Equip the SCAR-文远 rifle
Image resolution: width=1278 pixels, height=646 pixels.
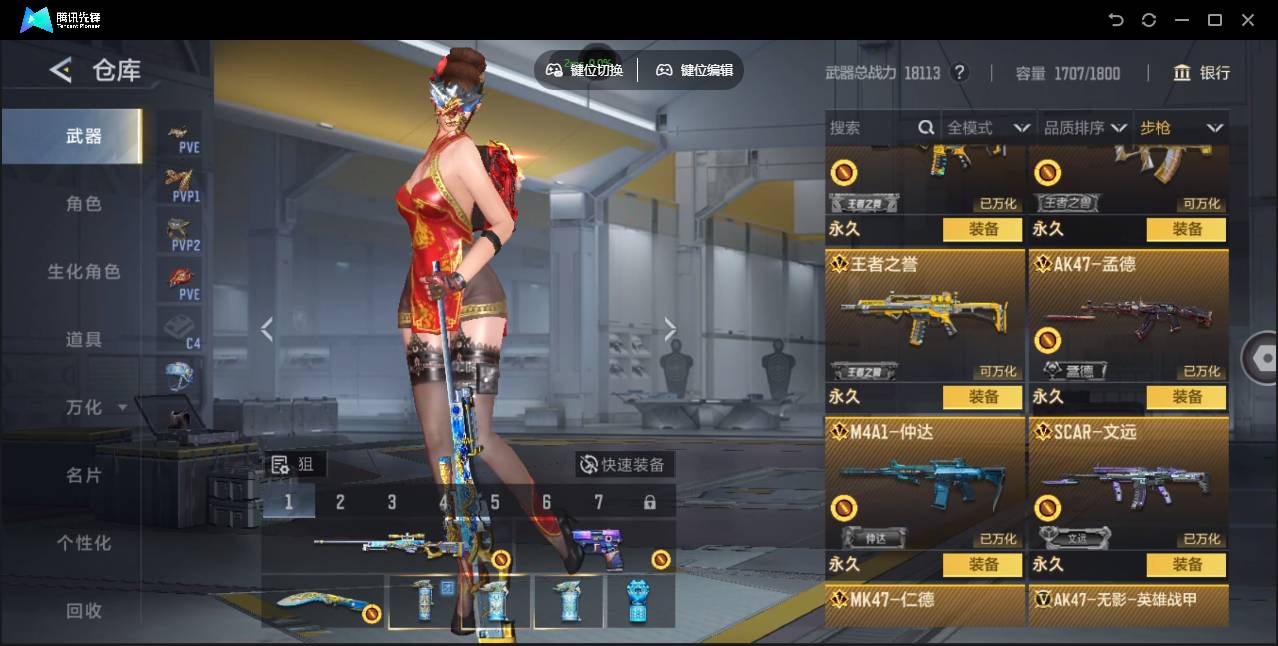(x=1187, y=565)
